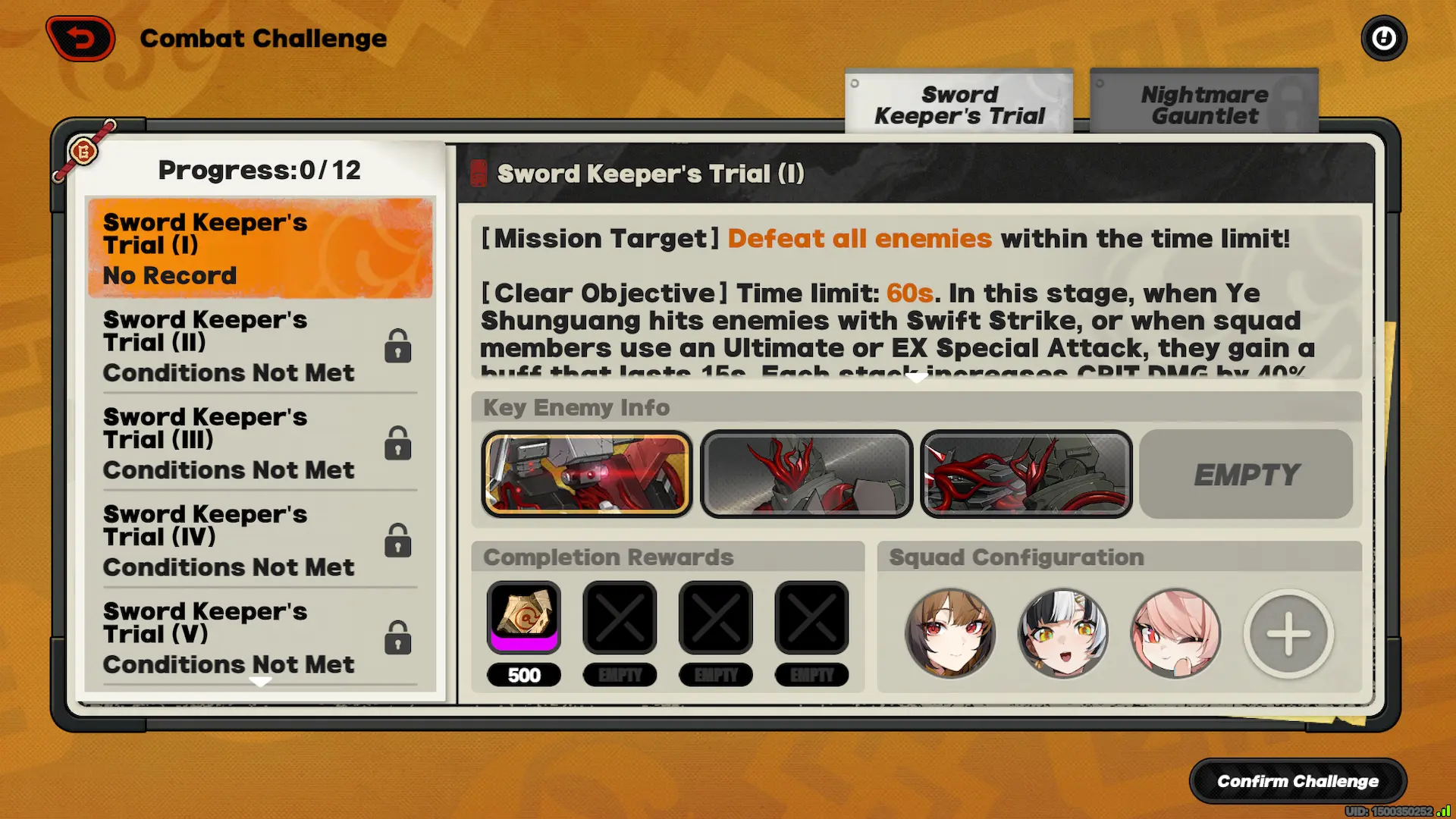Select the Sword Keeper's Trial tab

[x=959, y=104]
